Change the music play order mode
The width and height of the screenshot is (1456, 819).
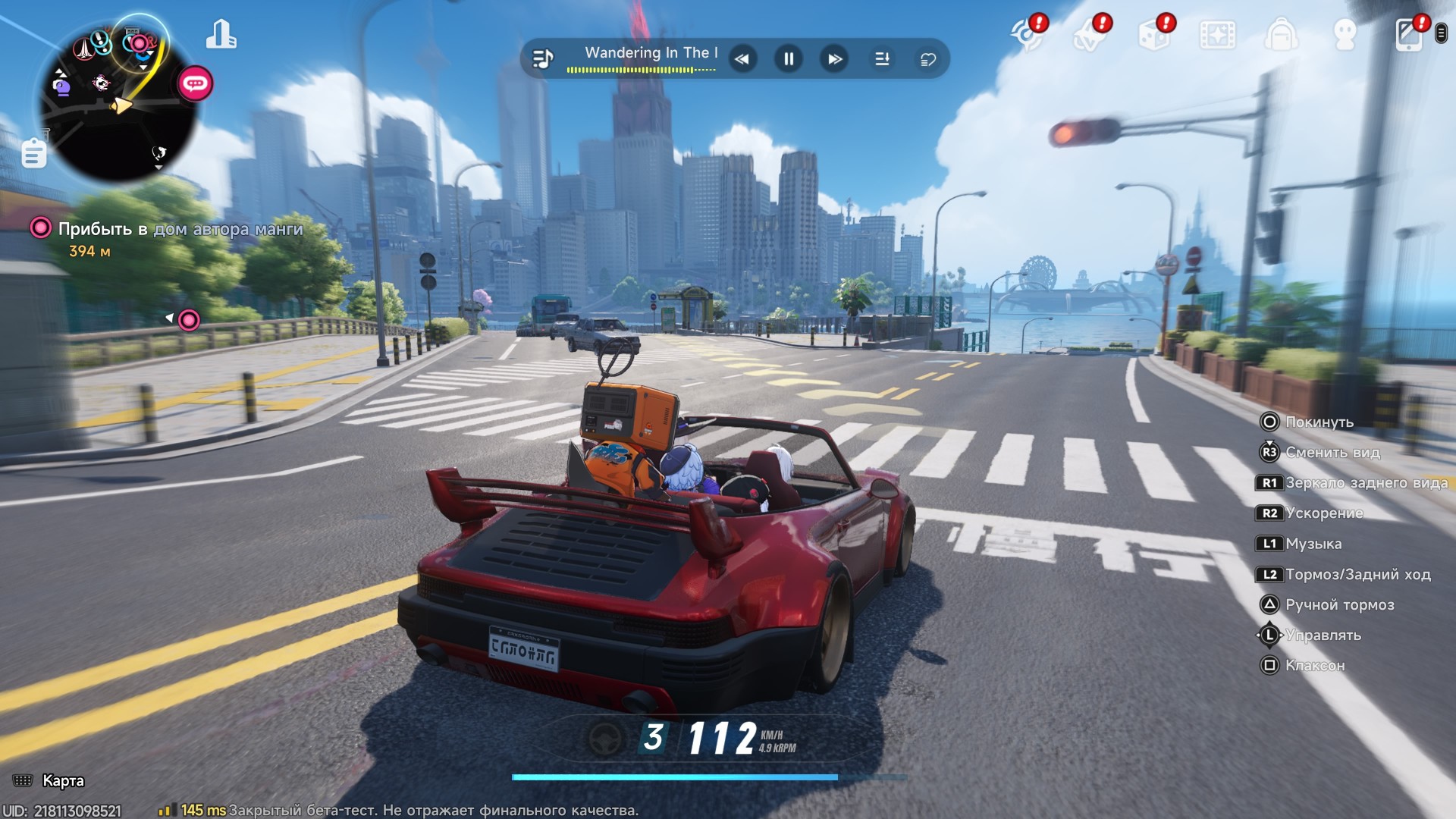(882, 59)
